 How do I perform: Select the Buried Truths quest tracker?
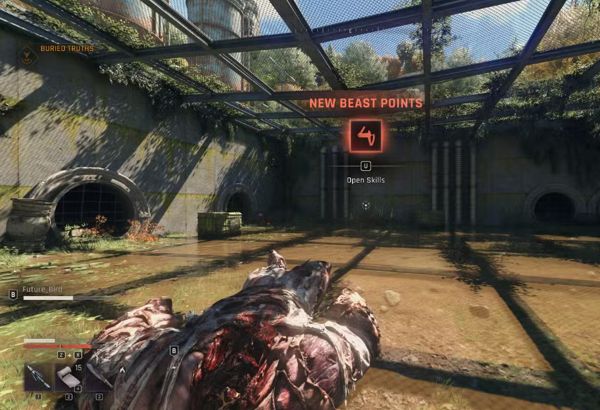click(x=60, y=48)
